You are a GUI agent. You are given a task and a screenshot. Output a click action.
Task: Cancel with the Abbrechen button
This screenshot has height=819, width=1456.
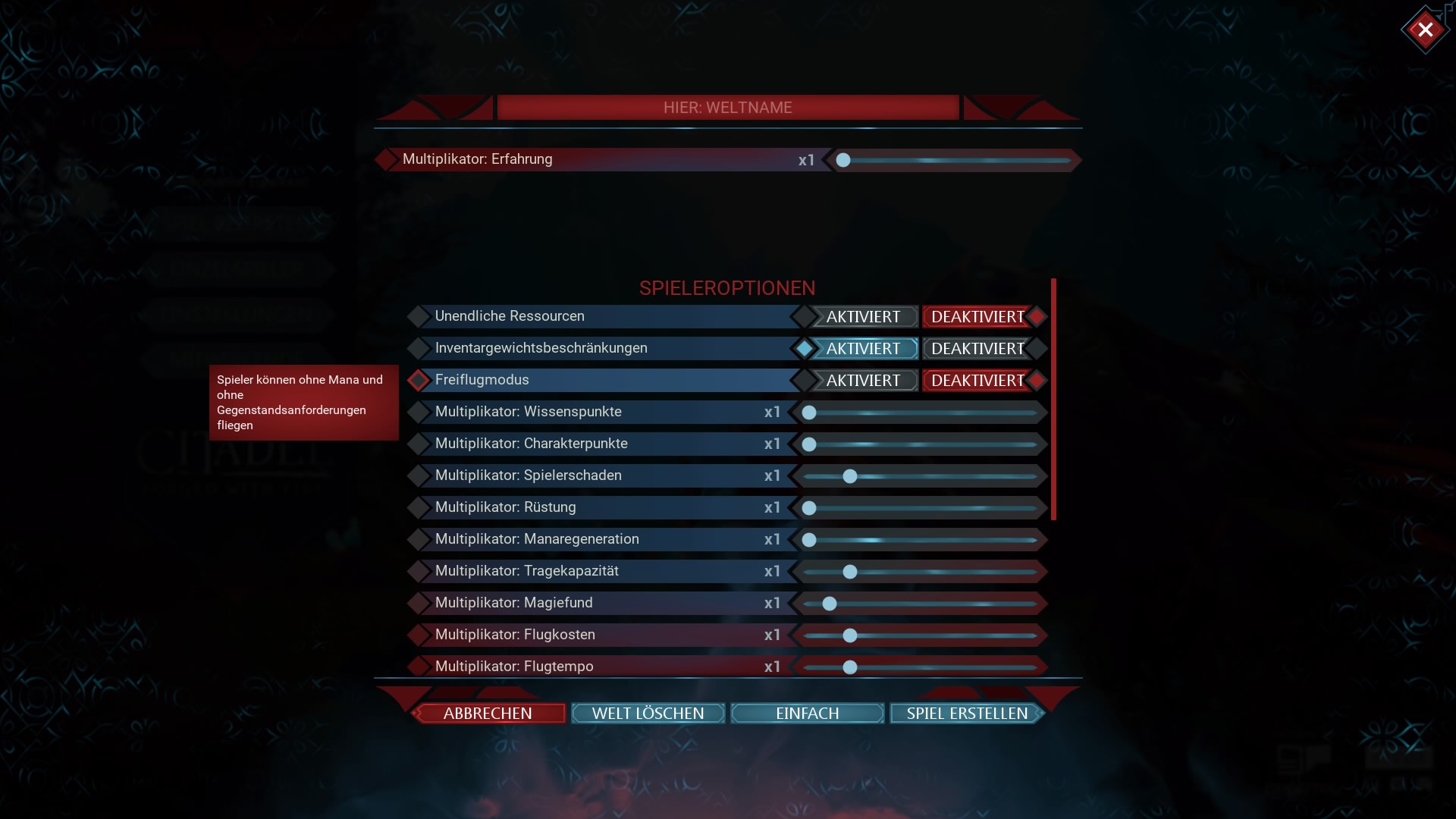(x=488, y=714)
